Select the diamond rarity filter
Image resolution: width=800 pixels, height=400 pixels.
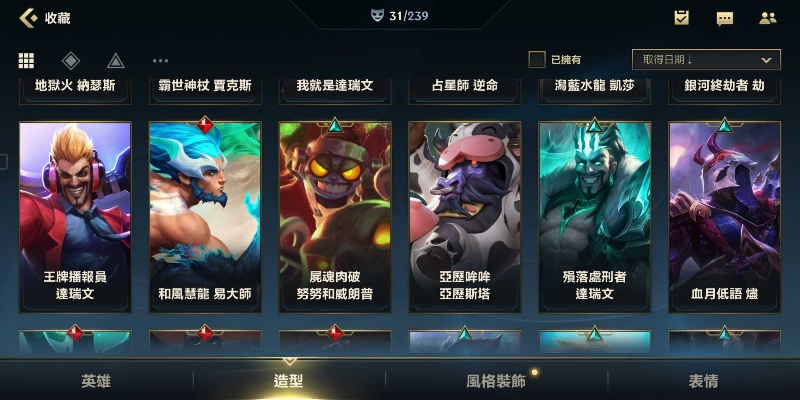coord(70,60)
